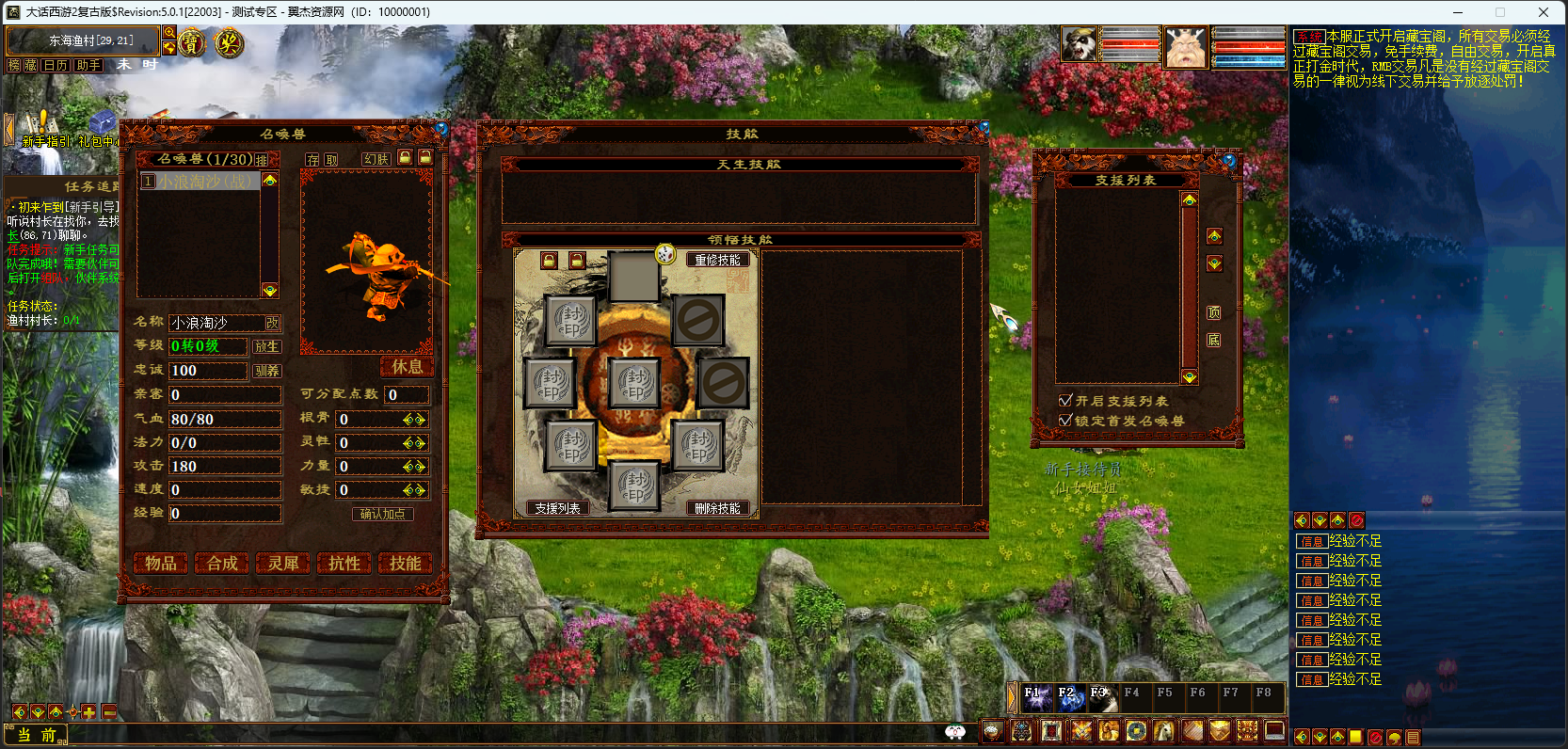Select summon 小浪淘沙 in the list
The width and height of the screenshot is (1568, 749).
[200, 181]
